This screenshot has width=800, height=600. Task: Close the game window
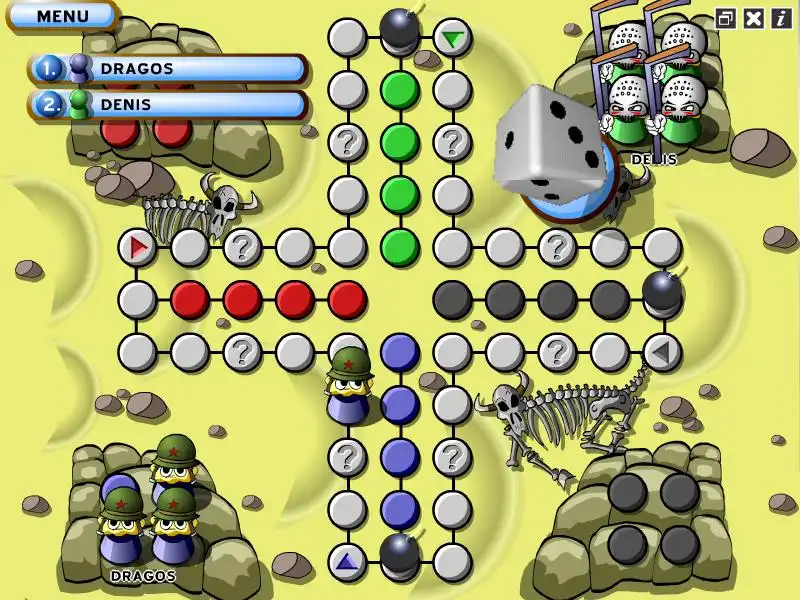754,18
